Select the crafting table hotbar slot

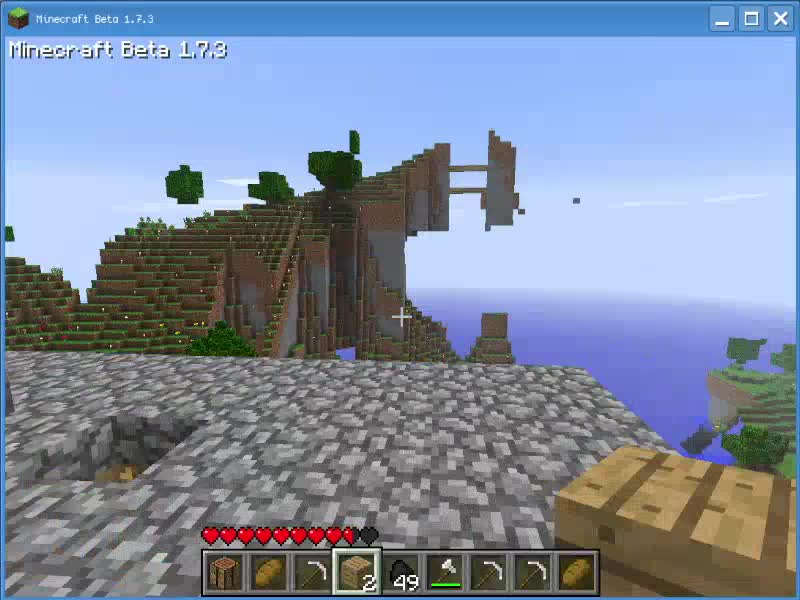[225, 573]
